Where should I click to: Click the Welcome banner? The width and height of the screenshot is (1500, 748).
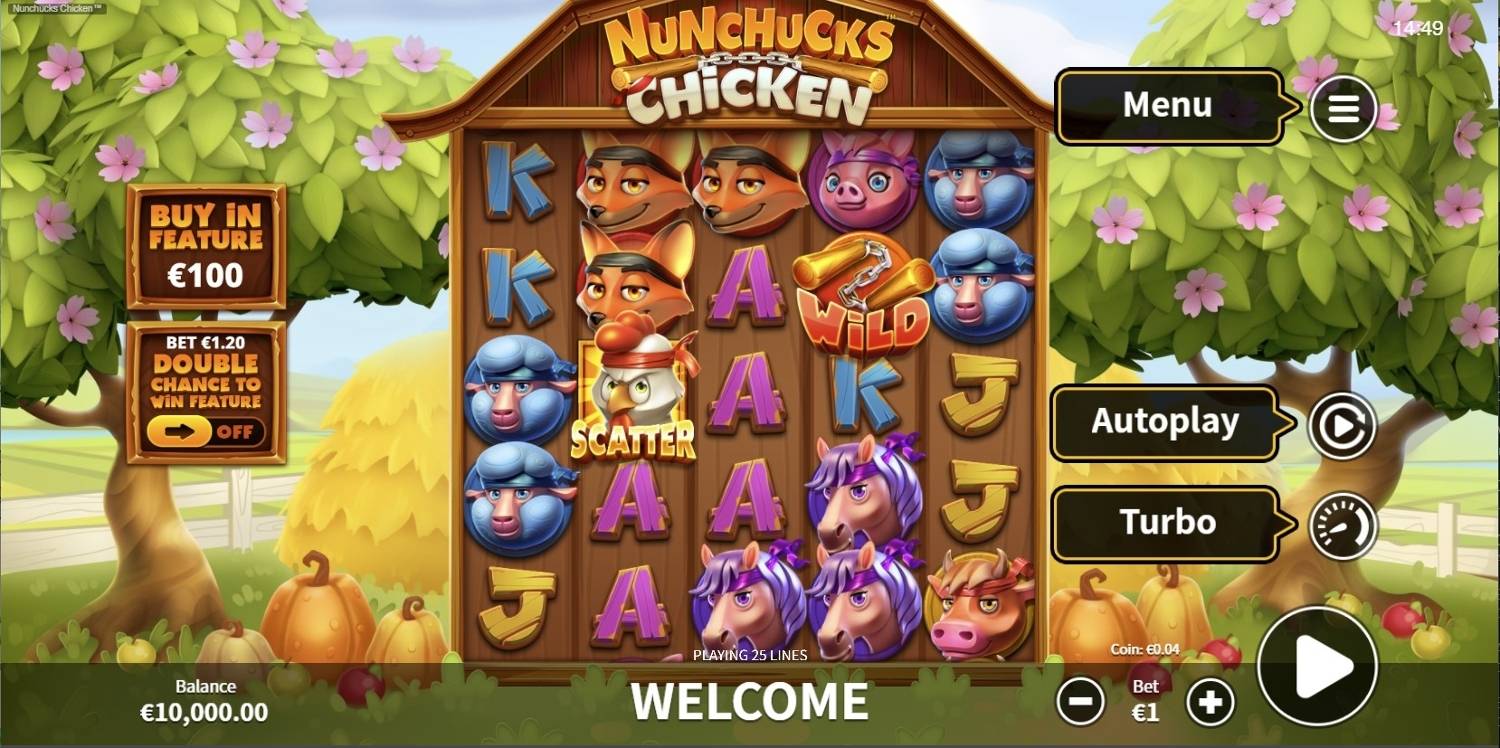pos(750,700)
